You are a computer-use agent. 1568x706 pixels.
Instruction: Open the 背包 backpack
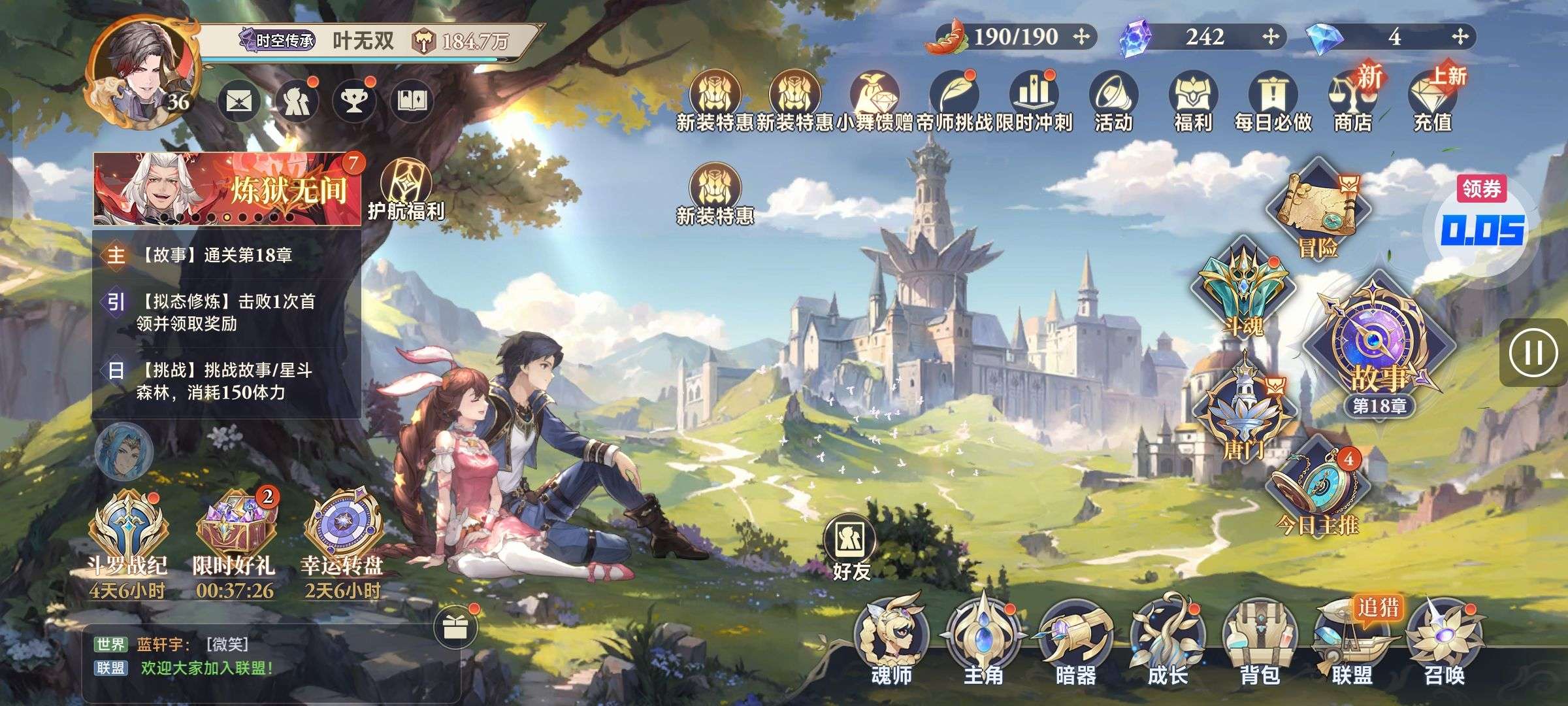[1259, 641]
